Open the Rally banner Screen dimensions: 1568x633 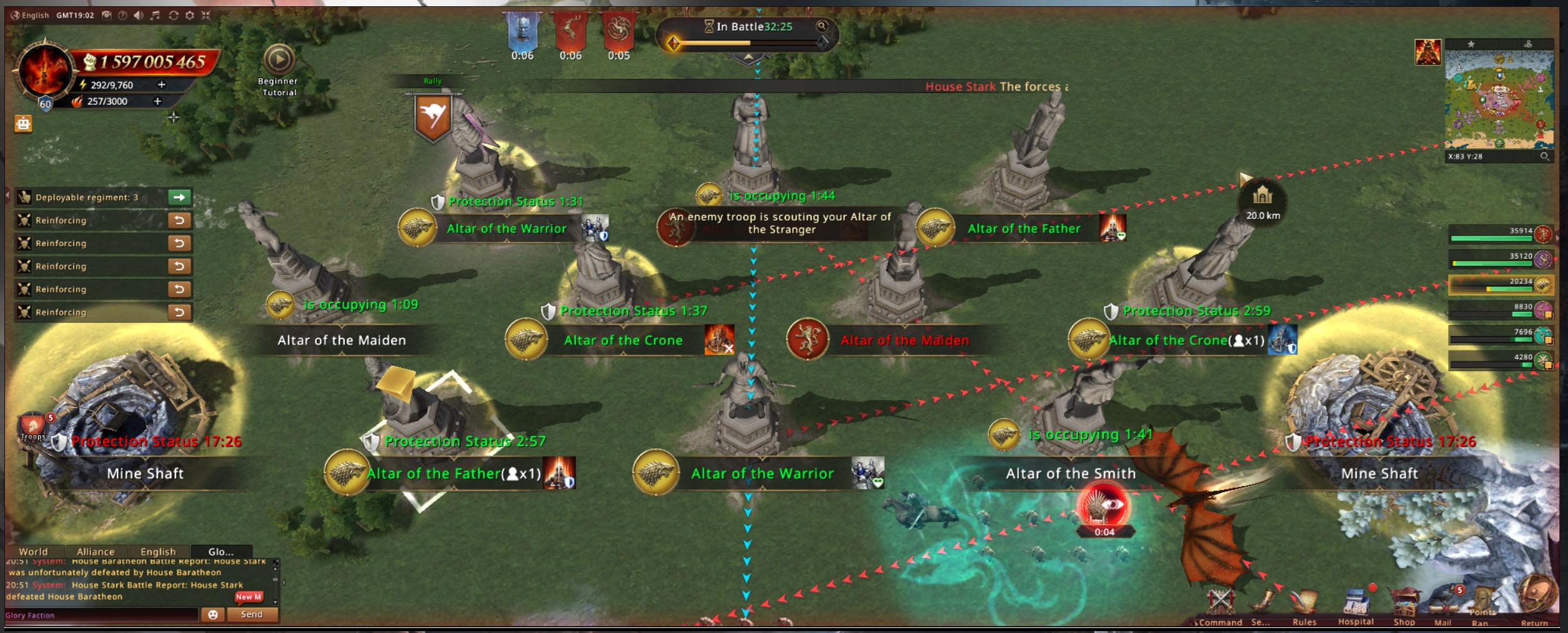433,117
